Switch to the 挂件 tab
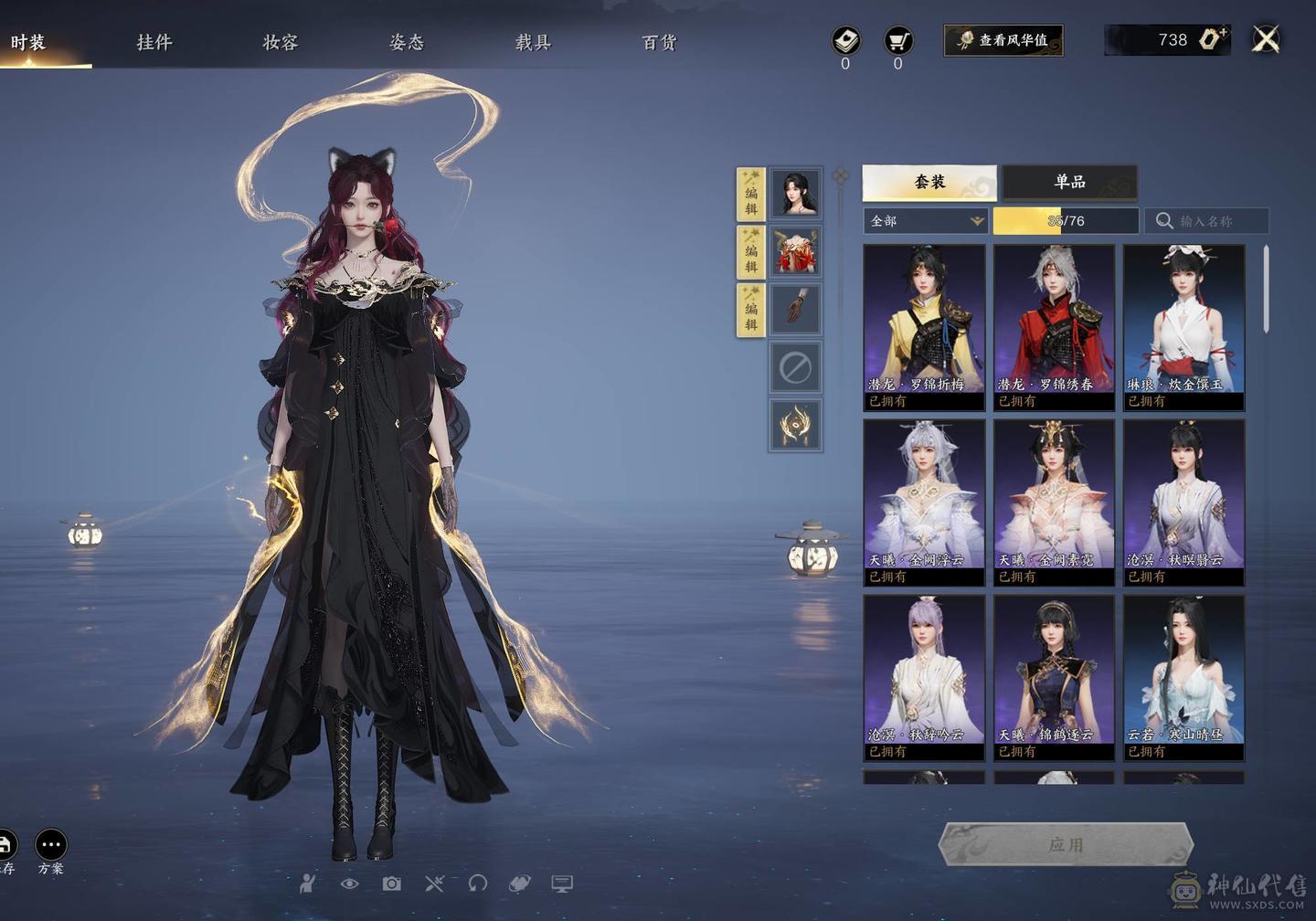 coord(154,42)
